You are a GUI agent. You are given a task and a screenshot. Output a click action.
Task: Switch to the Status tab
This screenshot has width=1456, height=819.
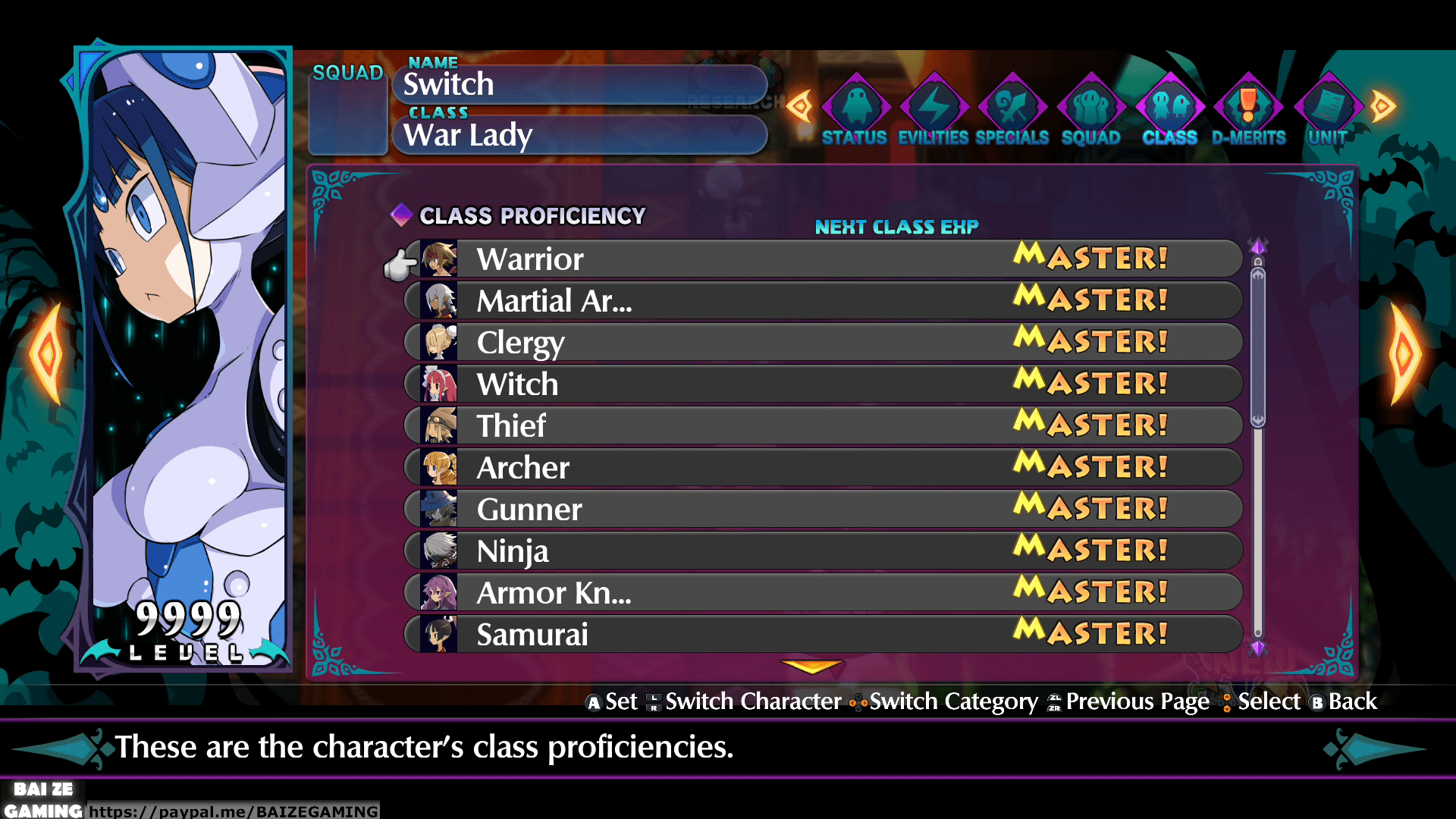[x=855, y=111]
